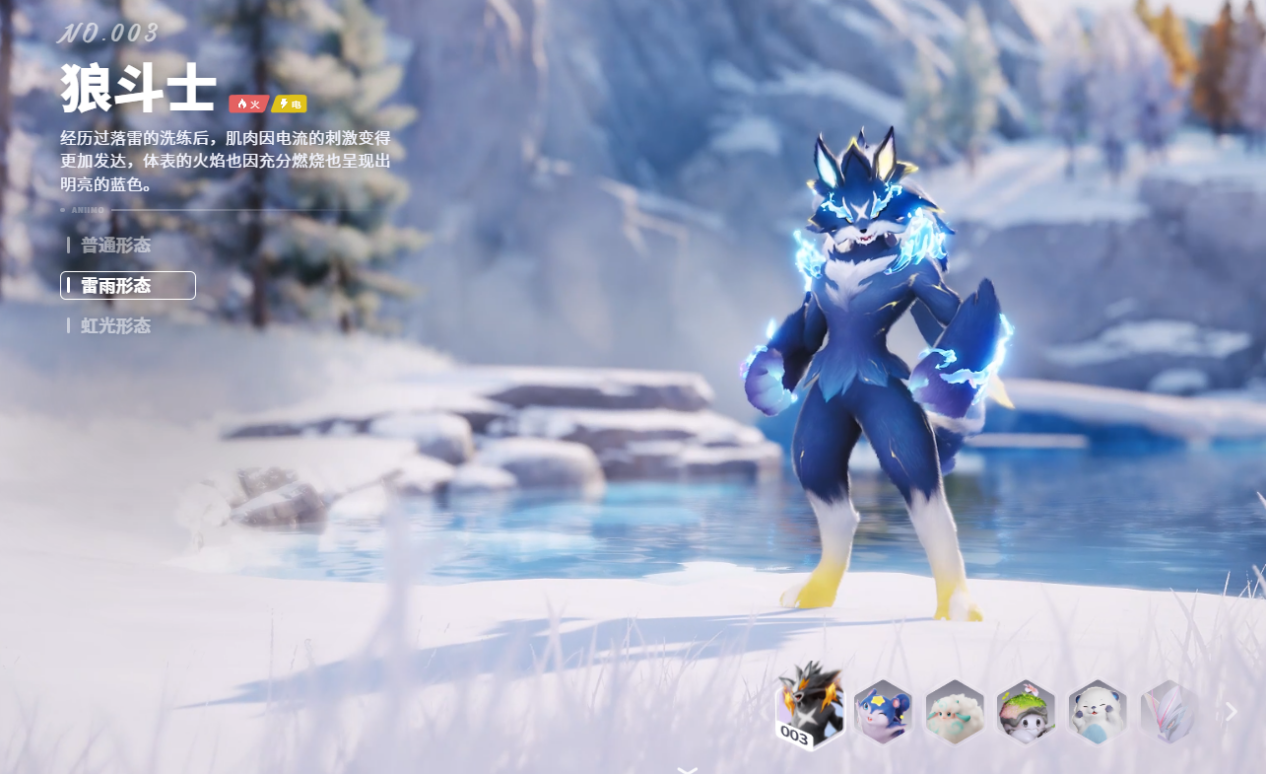Choose the grassy rock creature thumbnail
1266x774 pixels.
[1026, 712]
